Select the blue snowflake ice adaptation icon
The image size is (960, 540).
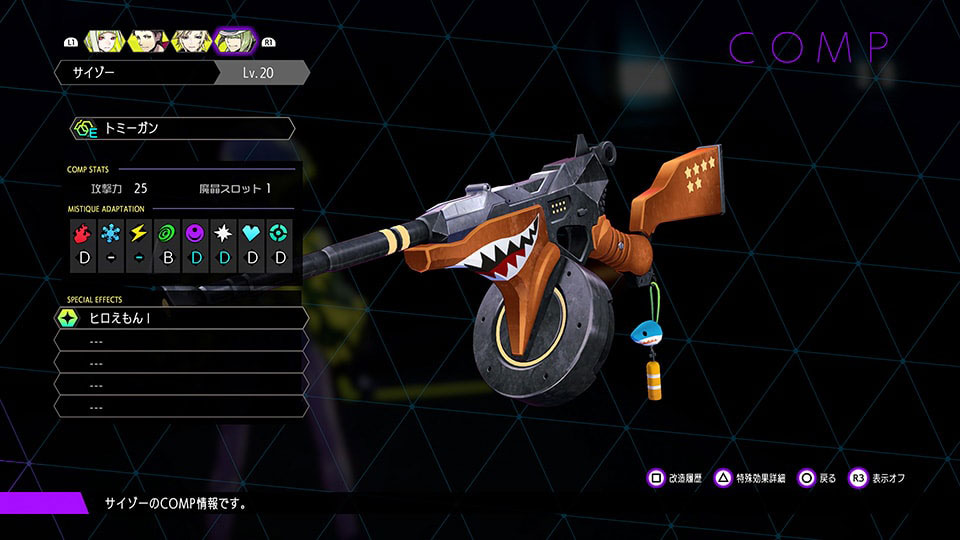click(111, 233)
